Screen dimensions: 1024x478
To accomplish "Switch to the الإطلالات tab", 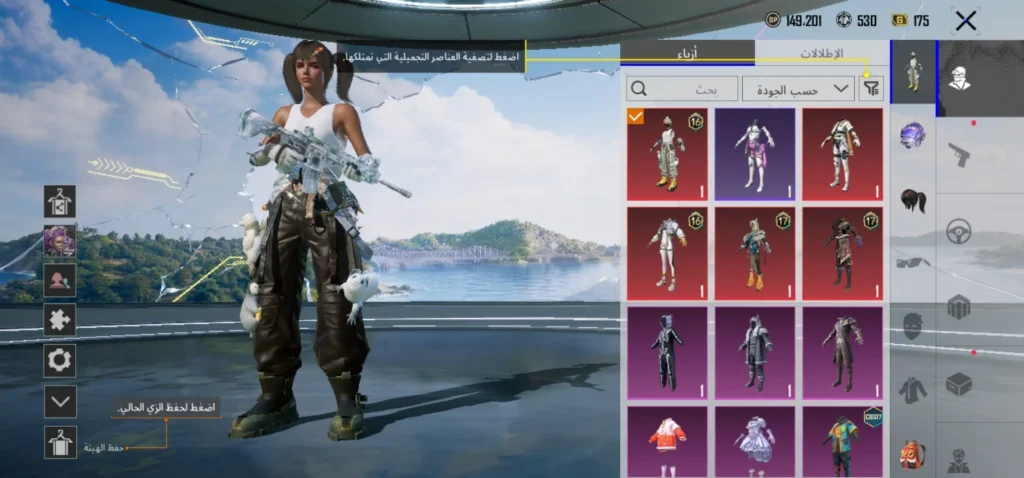I will (x=821, y=53).
